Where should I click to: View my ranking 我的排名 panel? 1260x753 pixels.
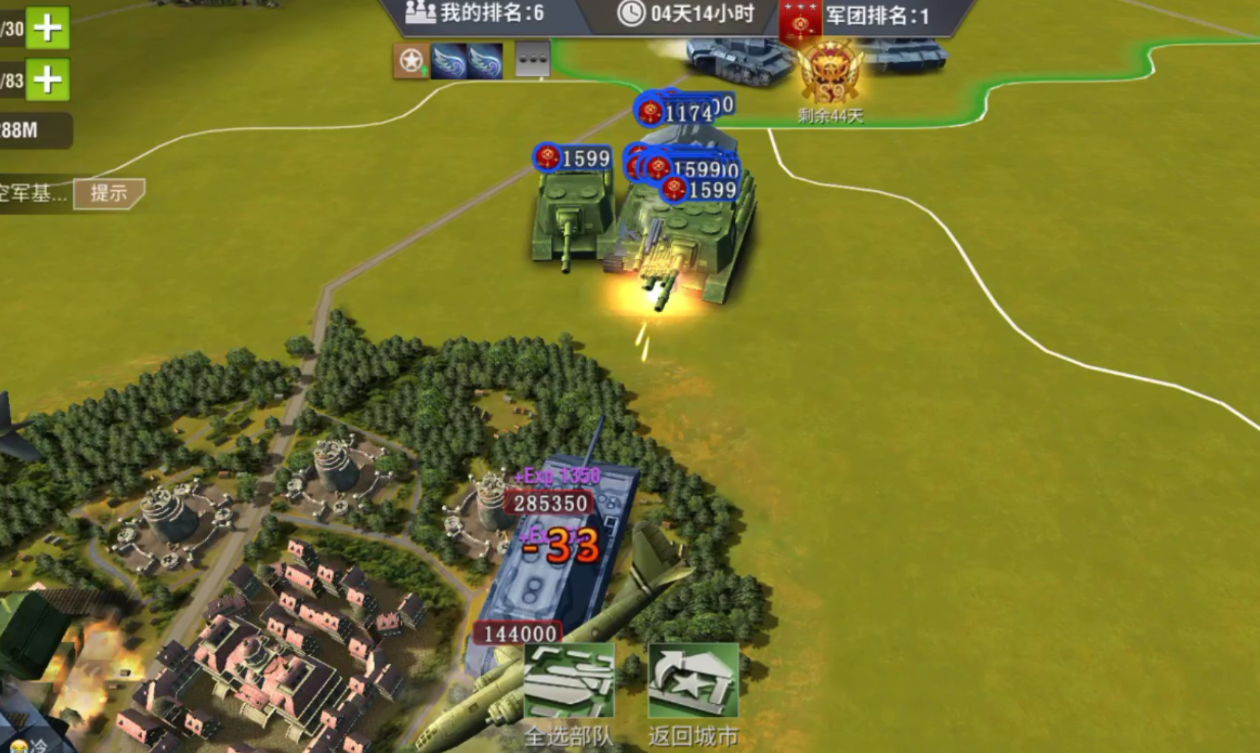[476, 13]
